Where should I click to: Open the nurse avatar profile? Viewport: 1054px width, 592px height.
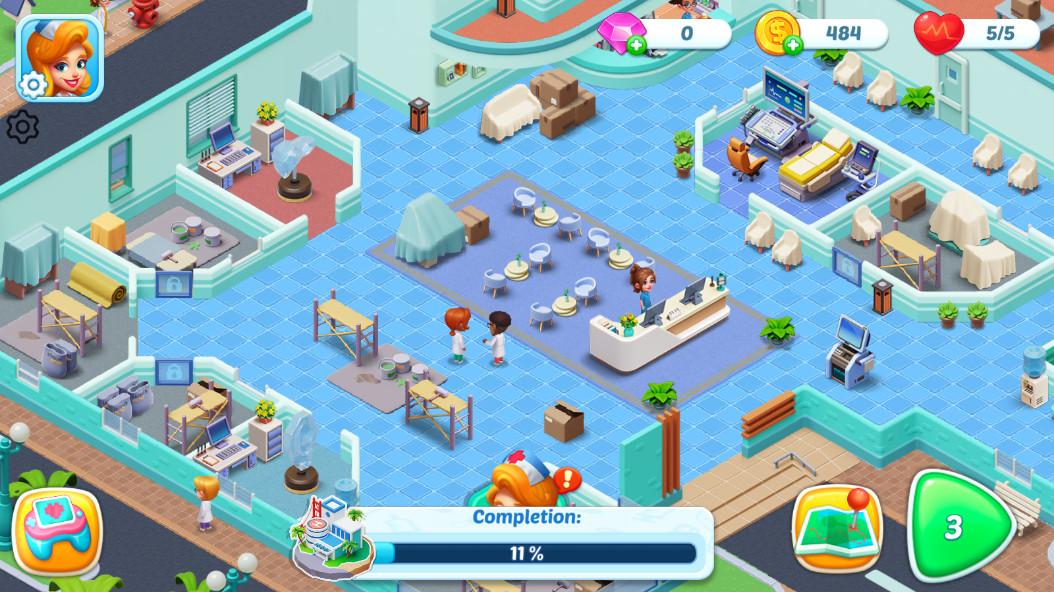pyautogui.click(x=60, y=55)
